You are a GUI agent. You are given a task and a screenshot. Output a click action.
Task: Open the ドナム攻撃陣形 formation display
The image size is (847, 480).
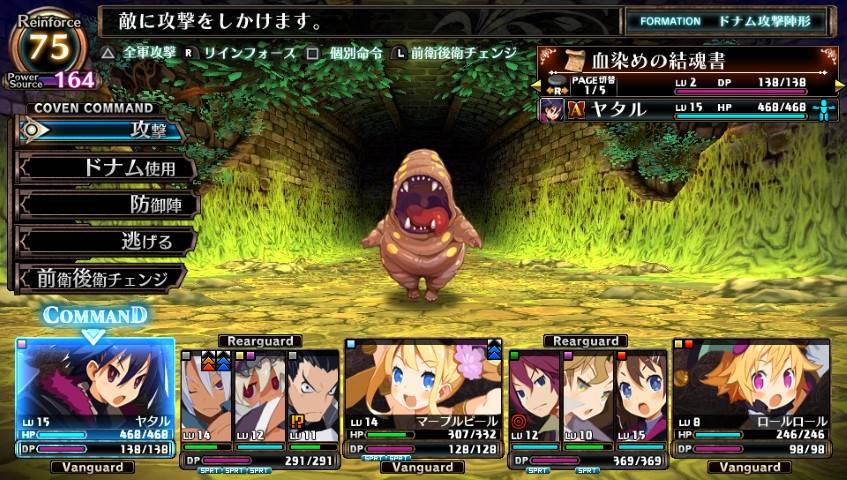click(x=727, y=20)
